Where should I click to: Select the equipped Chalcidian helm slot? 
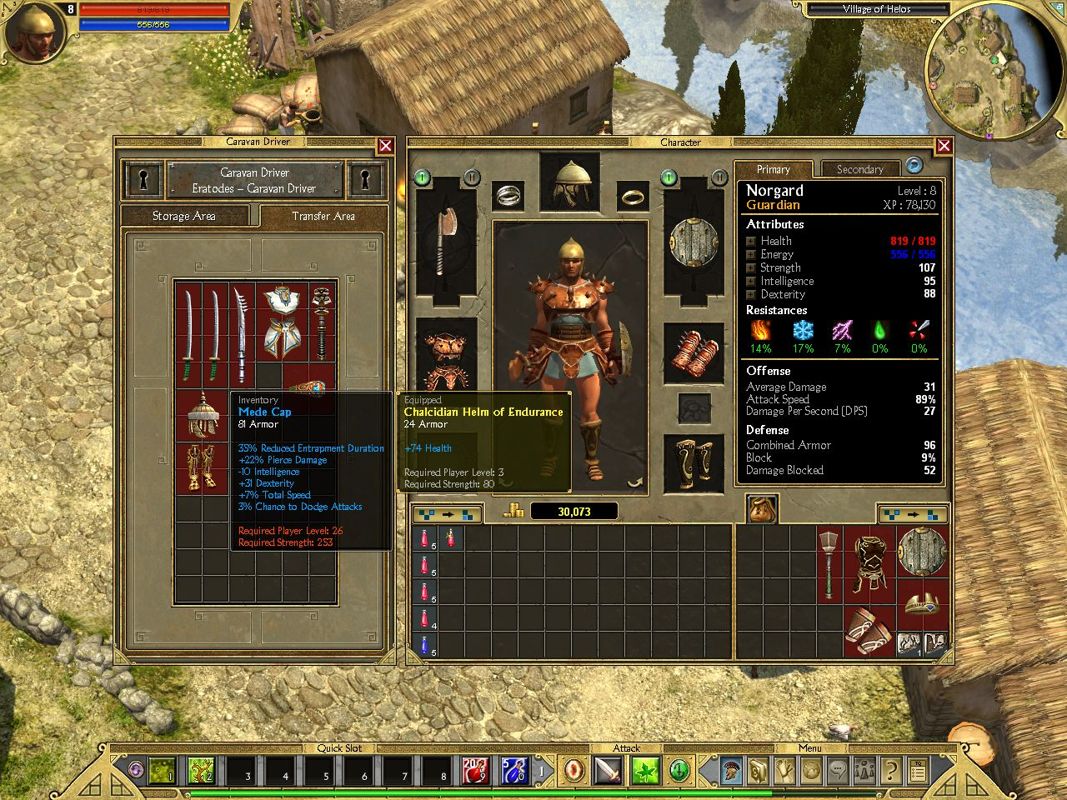570,182
